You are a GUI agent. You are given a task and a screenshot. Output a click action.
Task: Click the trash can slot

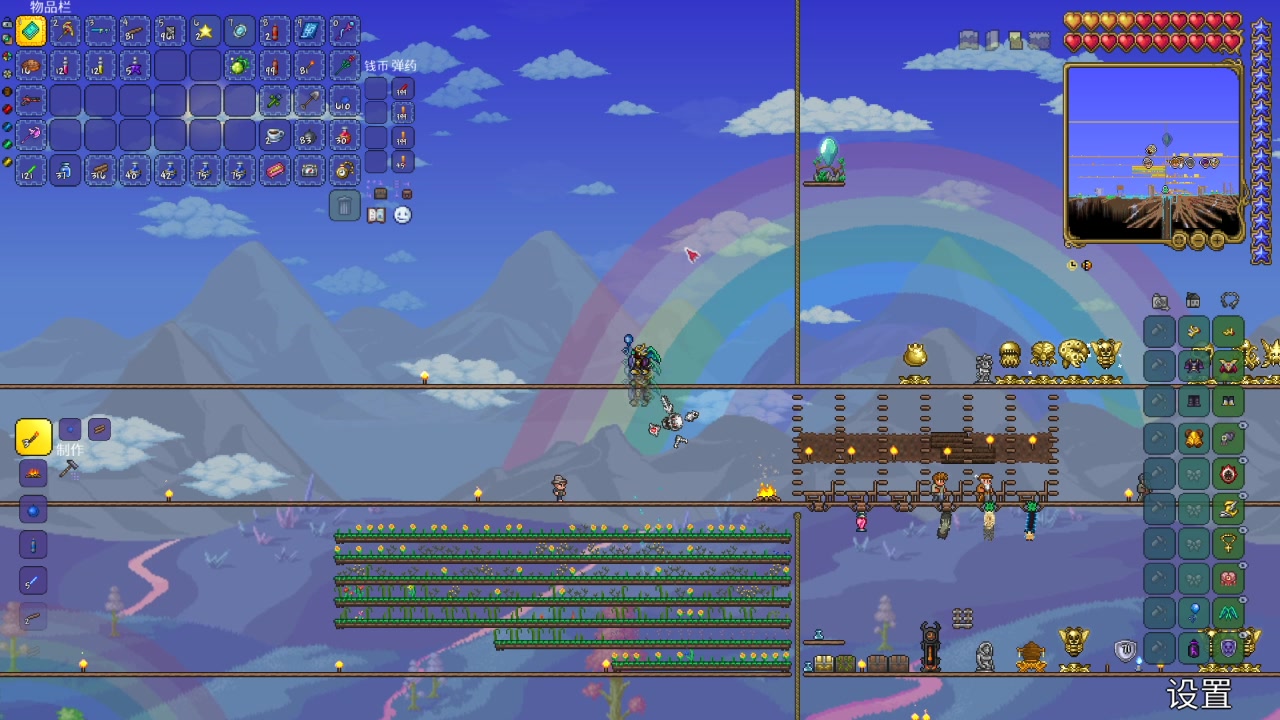(x=344, y=206)
